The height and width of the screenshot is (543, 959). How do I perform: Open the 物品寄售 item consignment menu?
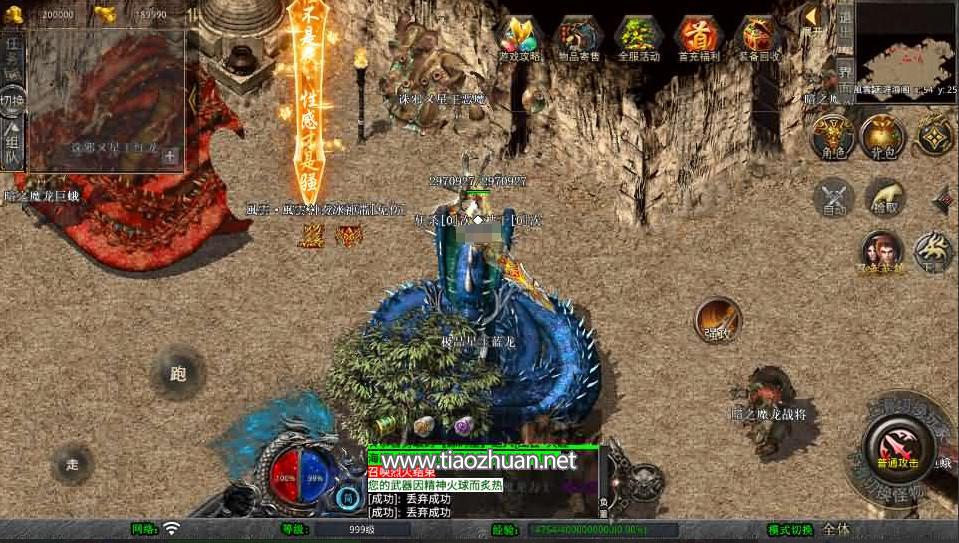[x=578, y=38]
